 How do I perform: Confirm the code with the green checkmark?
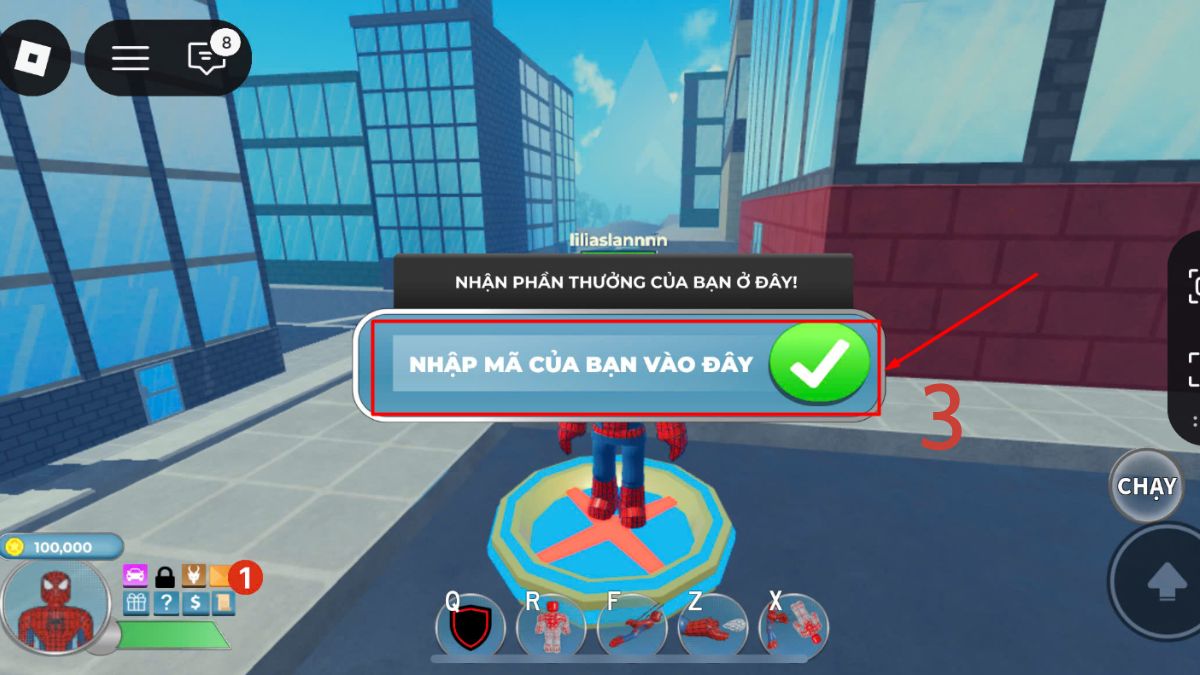[820, 365]
